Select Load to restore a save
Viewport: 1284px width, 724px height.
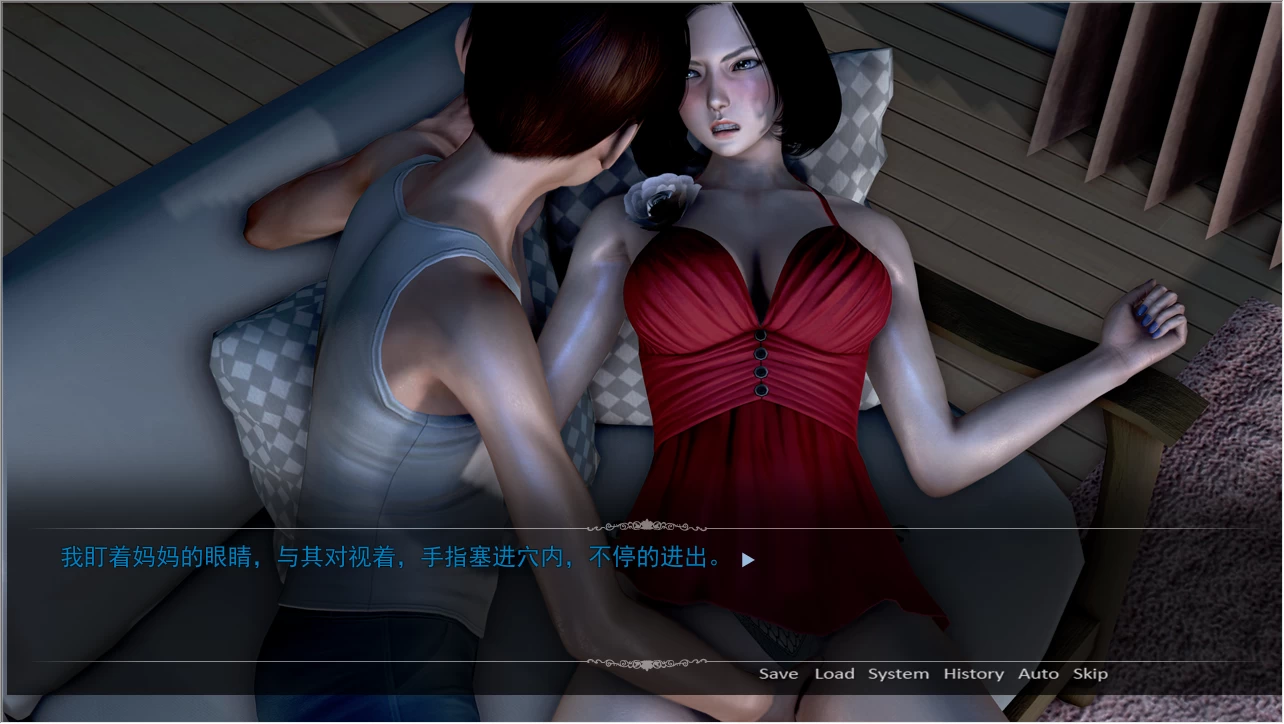(x=835, y=674)
